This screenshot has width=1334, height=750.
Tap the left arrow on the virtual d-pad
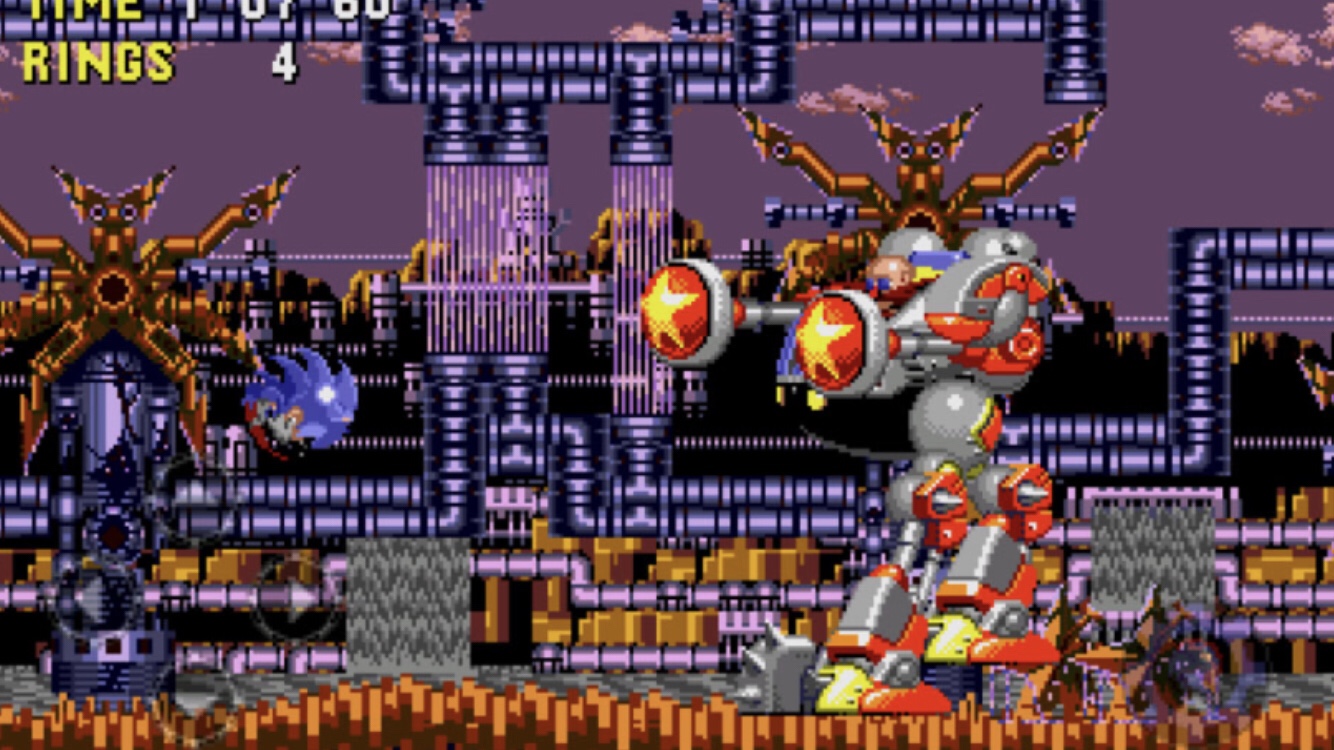point(88,597)
